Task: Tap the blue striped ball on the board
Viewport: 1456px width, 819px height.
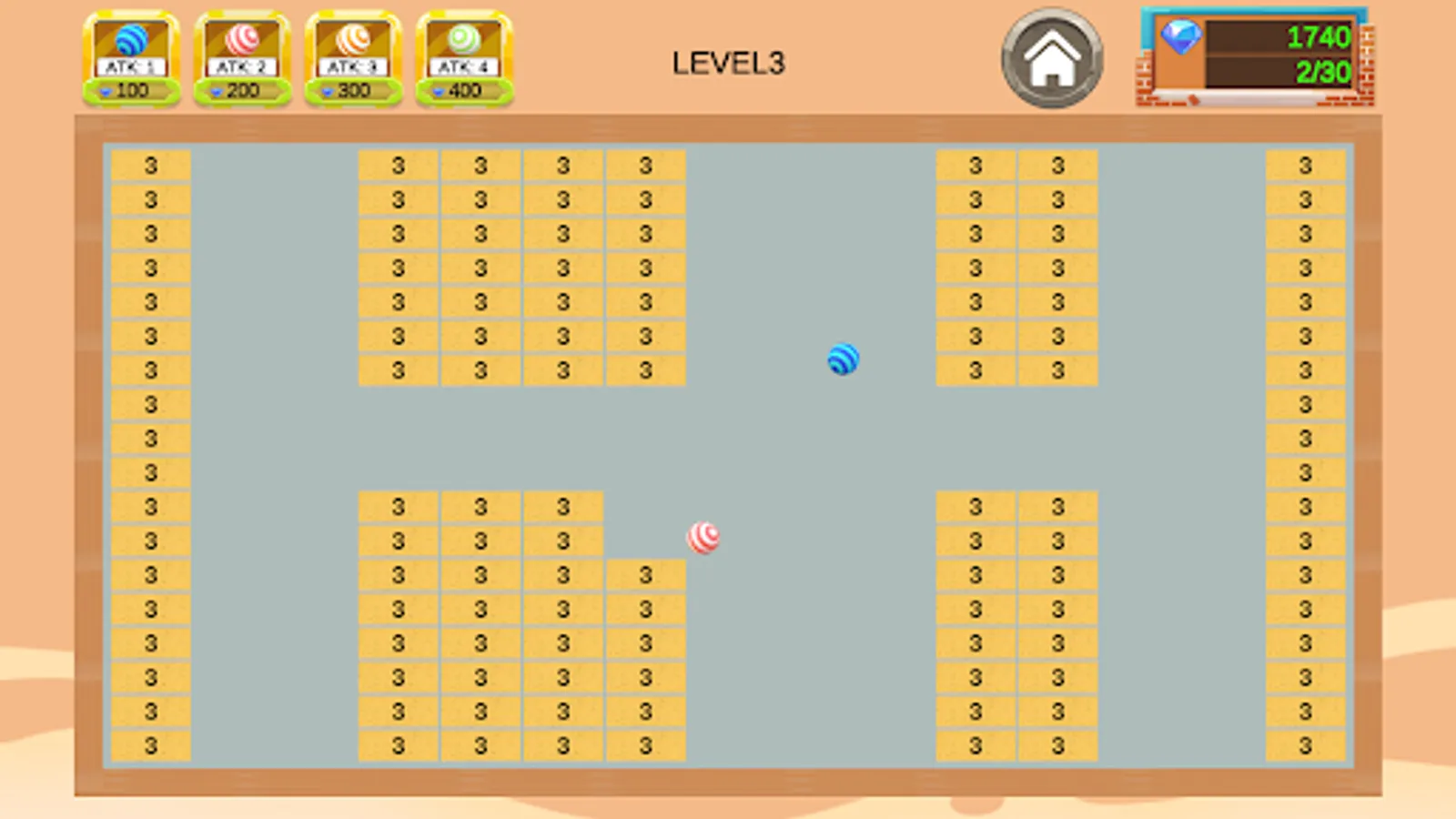Action: [x=842, y=359]
